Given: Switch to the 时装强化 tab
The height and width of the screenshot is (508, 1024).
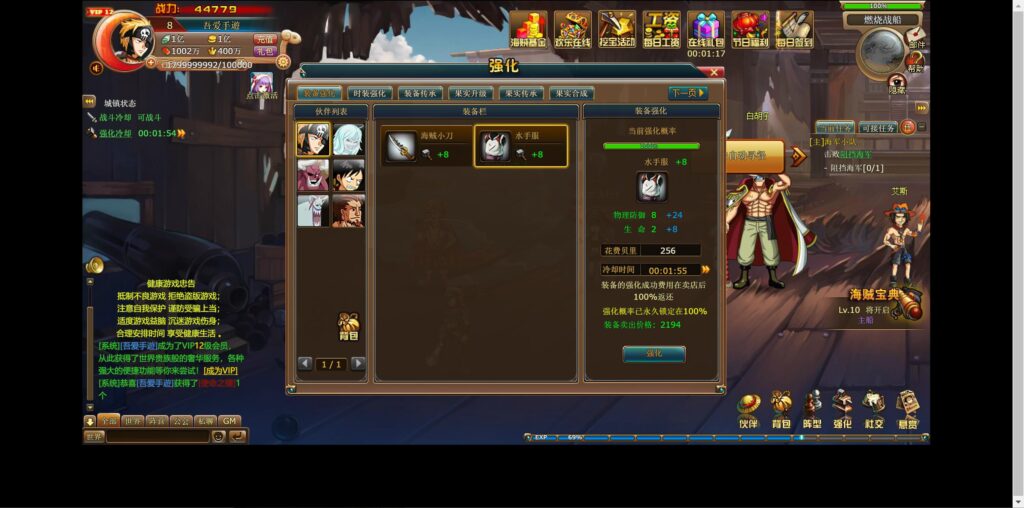Looking at the screenshot, I should click(x=370, y=93).
